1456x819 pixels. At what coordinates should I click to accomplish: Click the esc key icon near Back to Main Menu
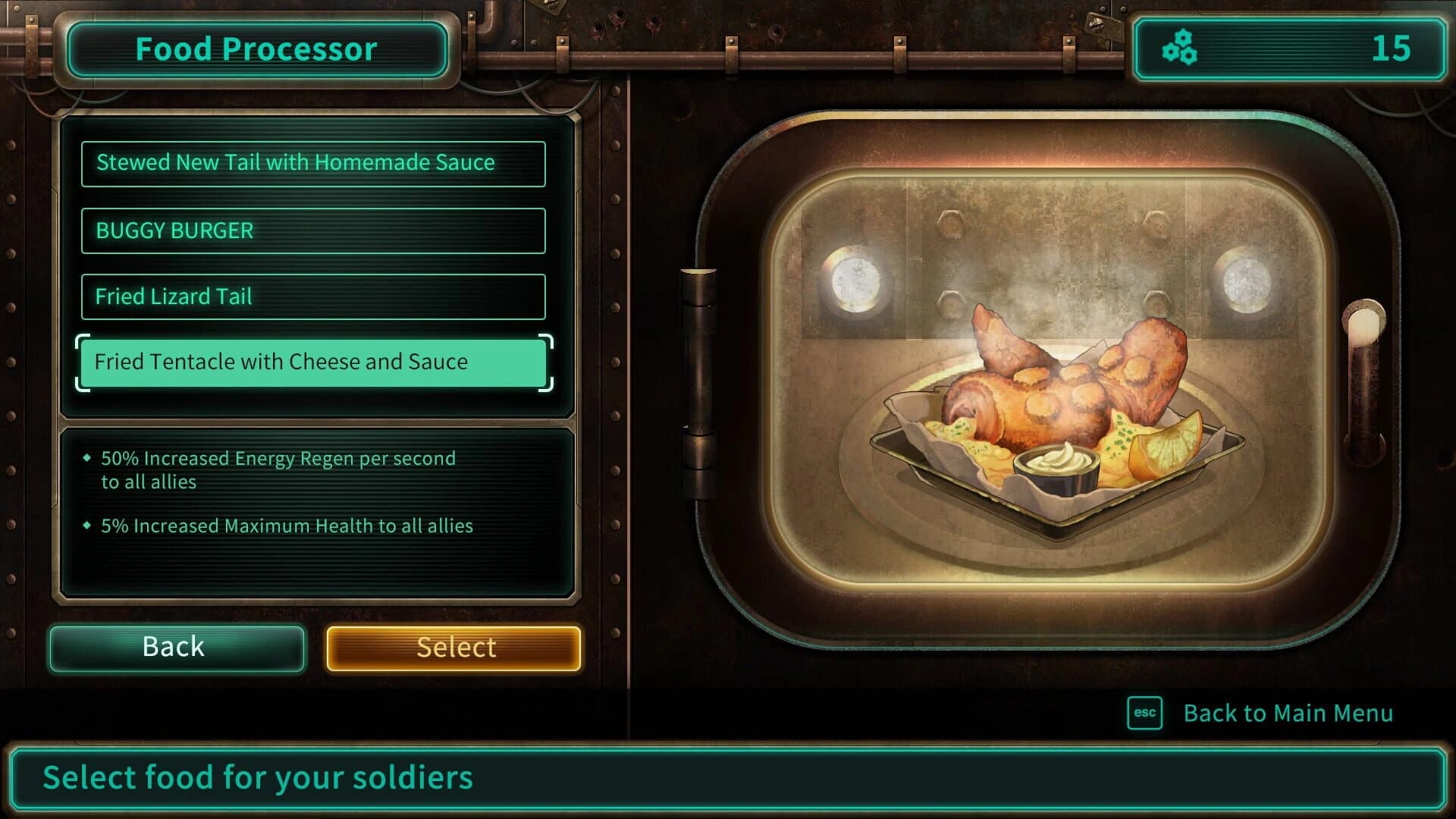coord(1145,712)
